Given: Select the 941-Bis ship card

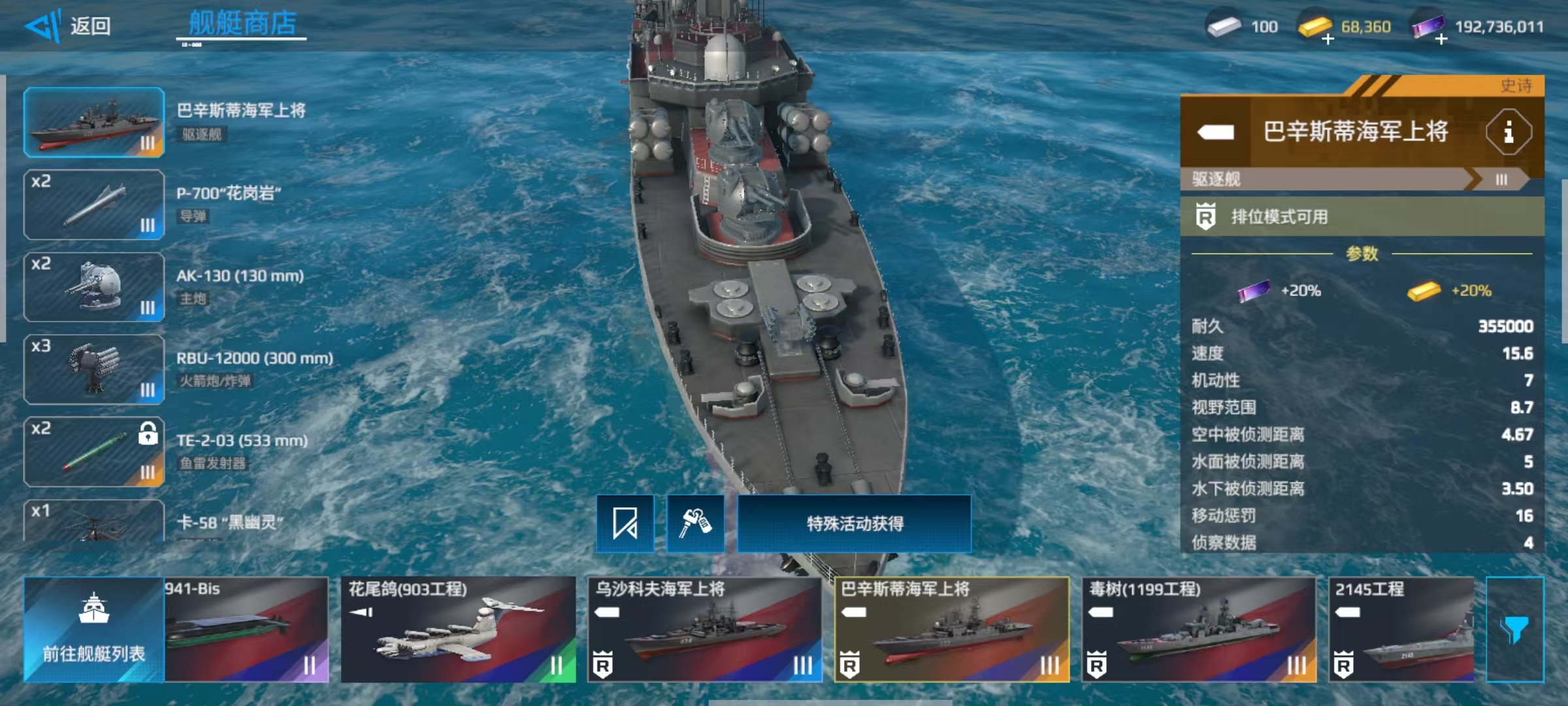Looking at the screenshot, I should tap(246, 629).
